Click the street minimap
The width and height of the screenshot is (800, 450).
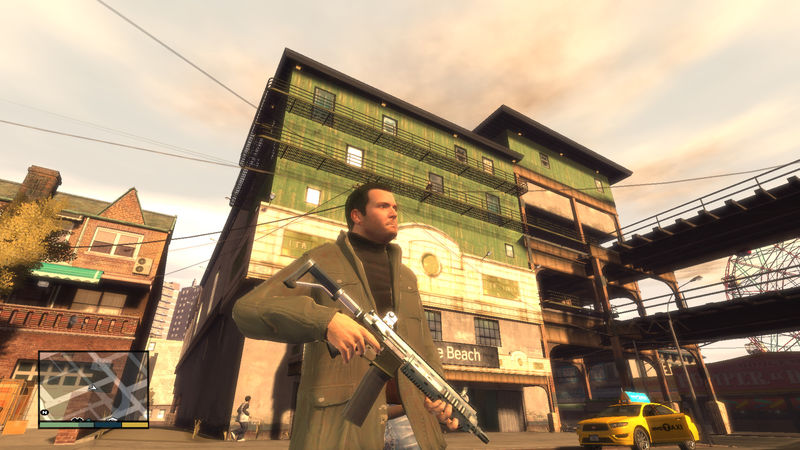pos(93,386)
